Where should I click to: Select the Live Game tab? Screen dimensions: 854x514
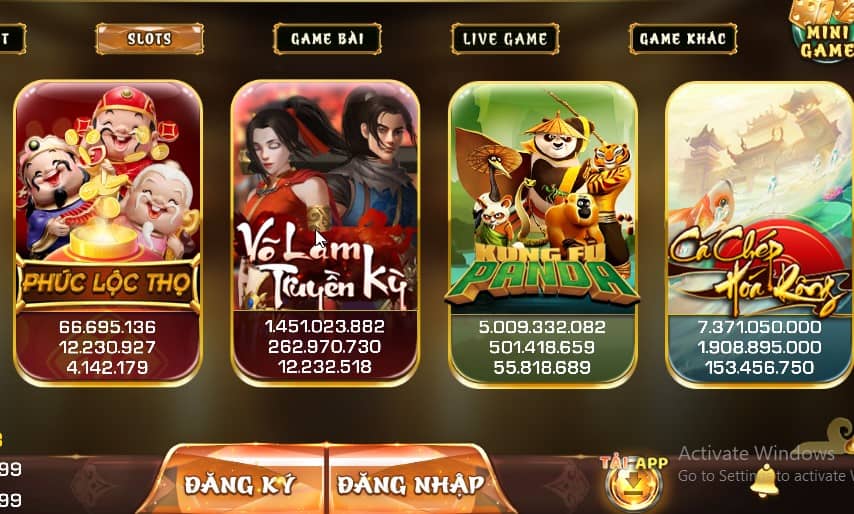coord(505,39)
